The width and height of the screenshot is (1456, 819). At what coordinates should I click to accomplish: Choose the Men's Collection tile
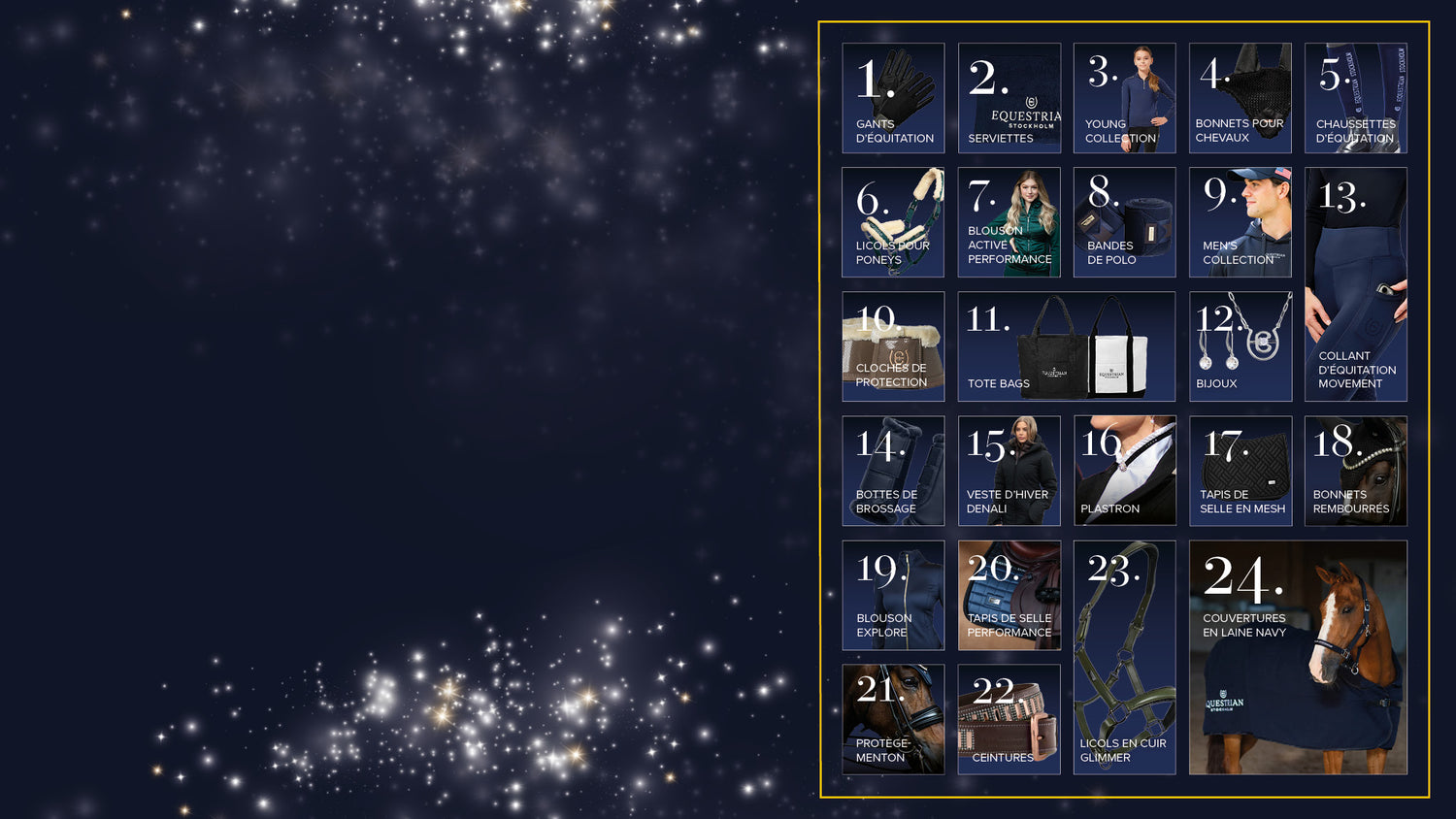(1240, 222)
